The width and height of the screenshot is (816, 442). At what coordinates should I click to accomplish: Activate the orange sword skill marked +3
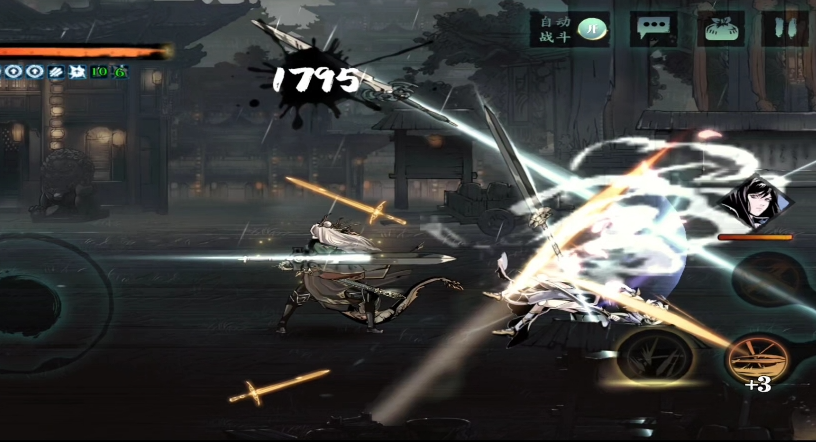(x=759, y=357)
